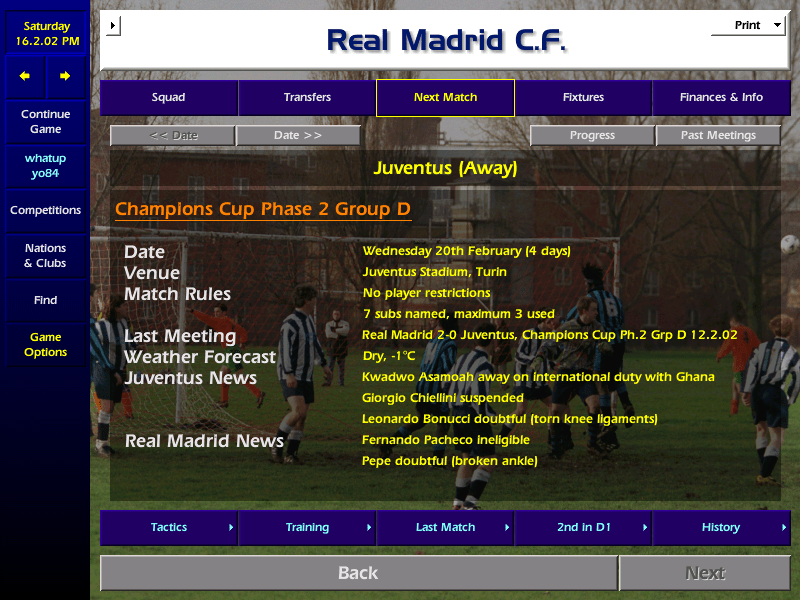800x600 pixels.
Task: Open Game Options
Action: tap(45, 345)
